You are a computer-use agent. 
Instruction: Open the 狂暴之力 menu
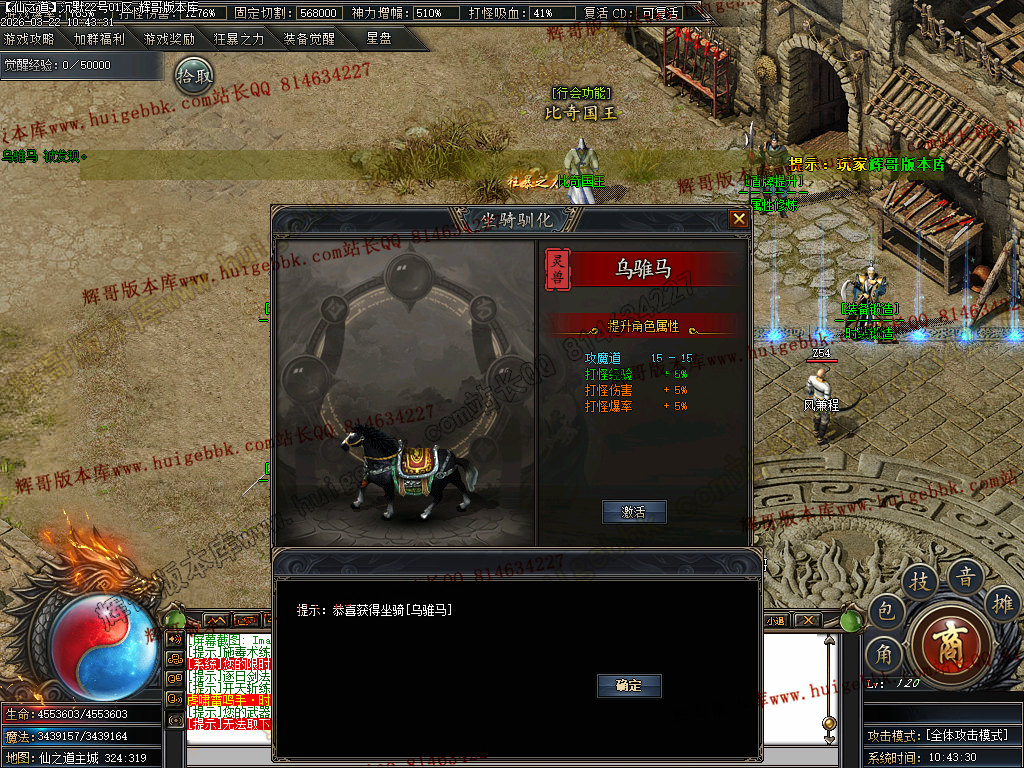click(239, 40)
